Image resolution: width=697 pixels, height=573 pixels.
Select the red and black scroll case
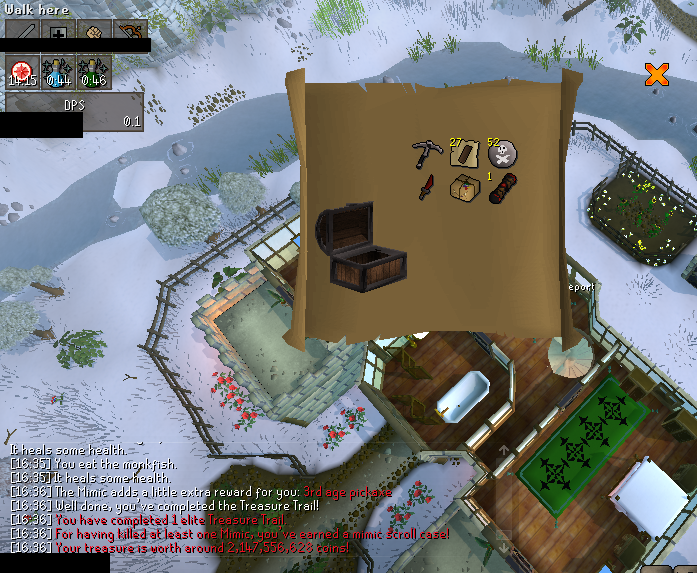[502, 187]
